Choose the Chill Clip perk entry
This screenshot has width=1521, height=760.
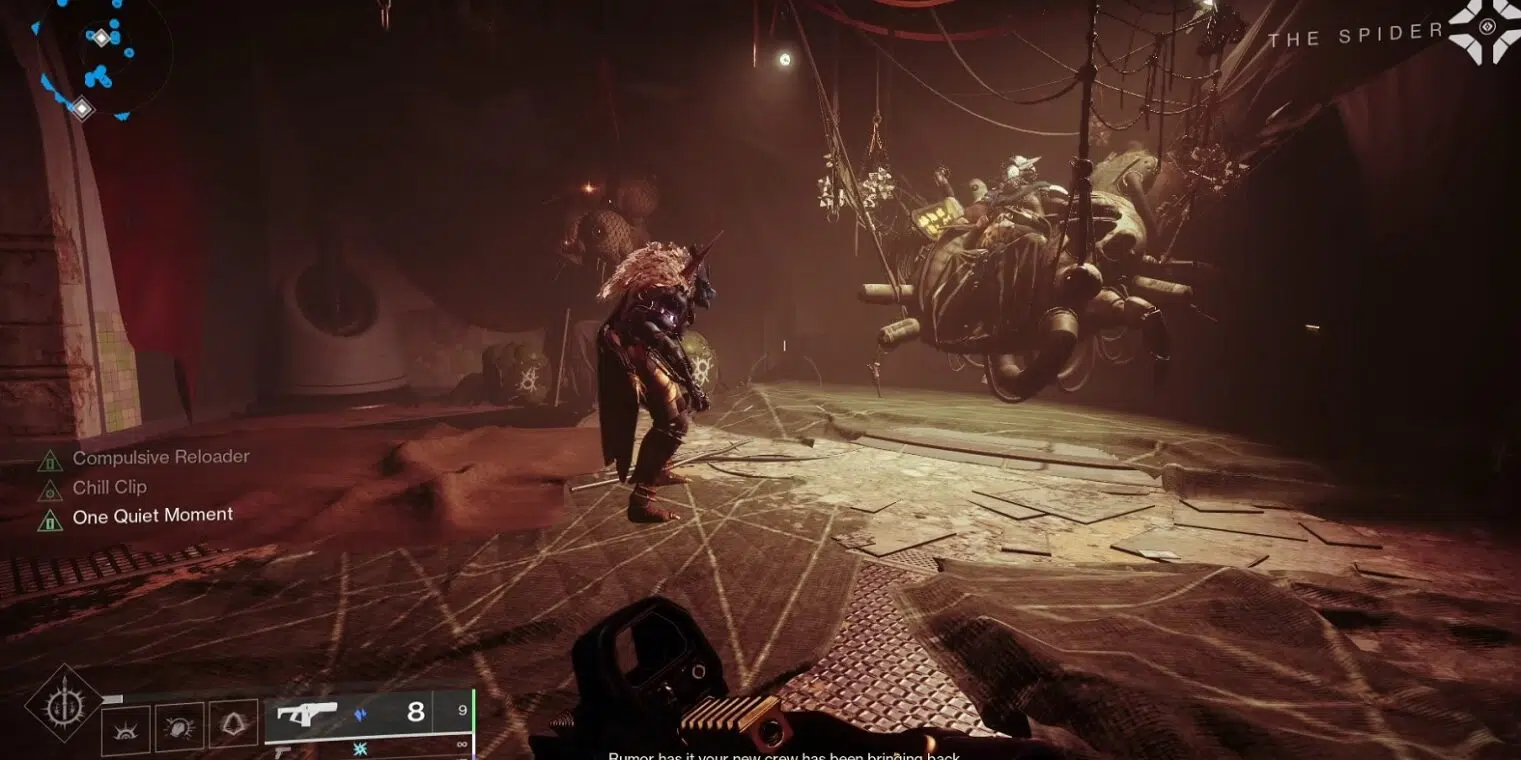click(109, 487)
